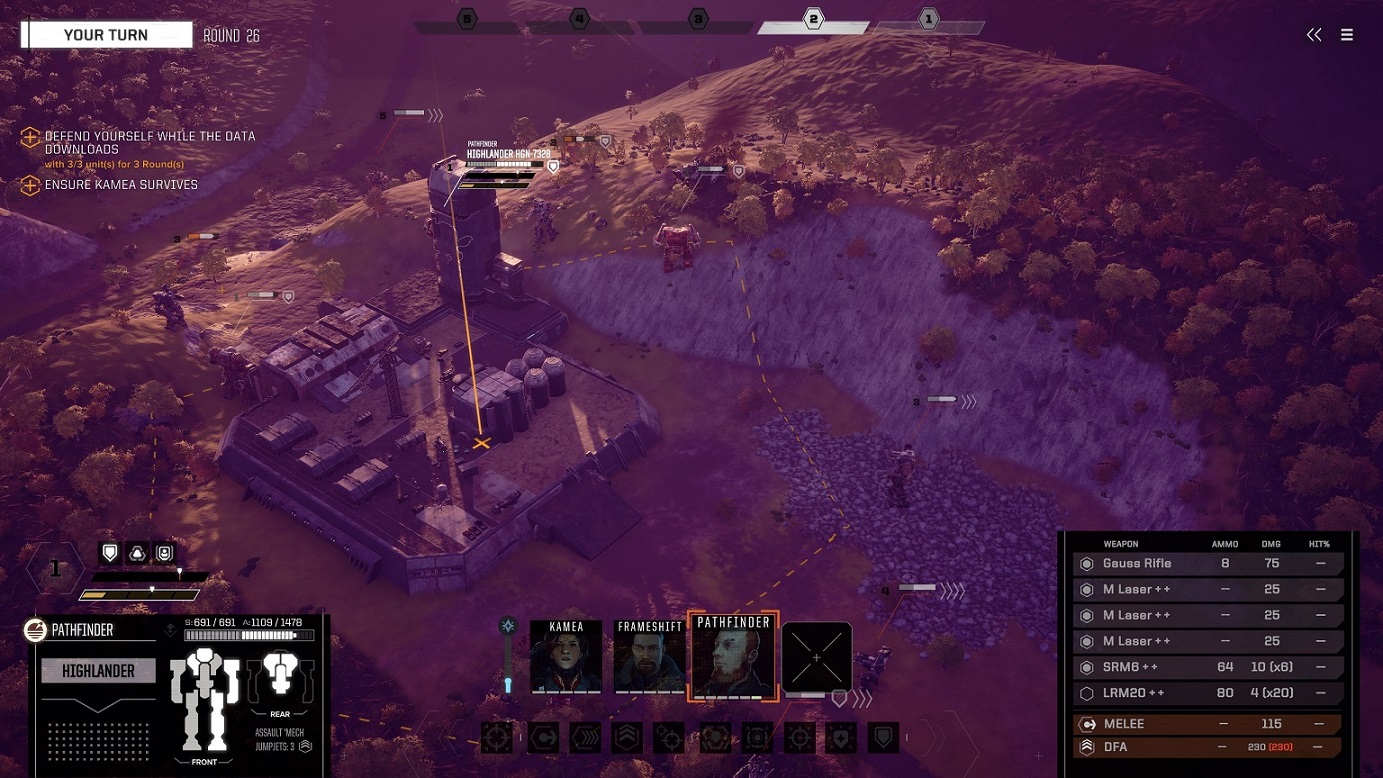
Task: Collapse the sidebar with the double-chevron arrows
Action: coord(1313,34)
